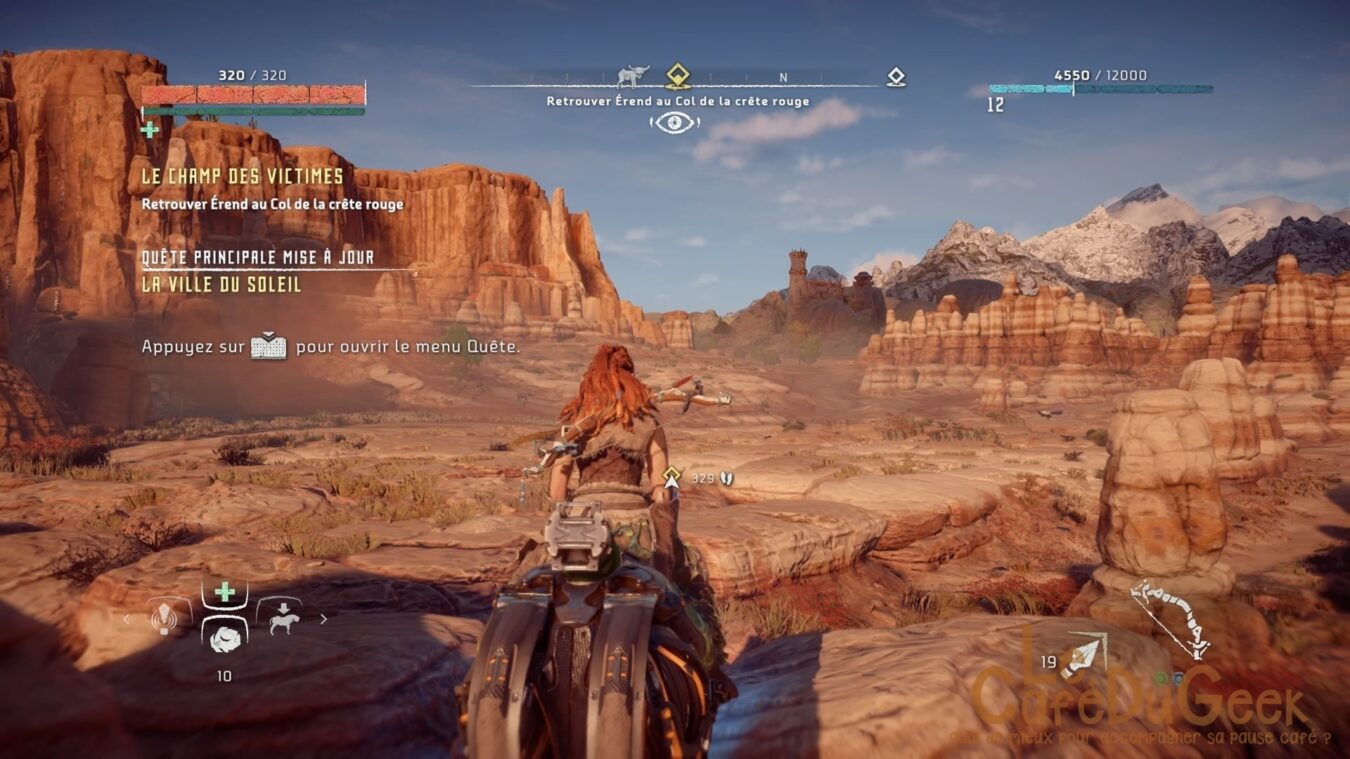
Task: Click the right arrow of the tool selector
Action: 323,619
